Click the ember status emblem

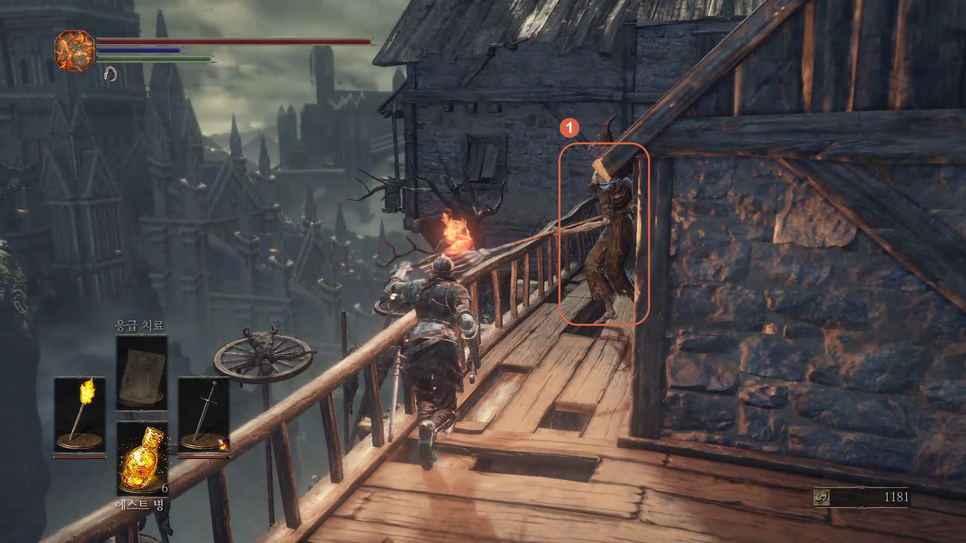click(74, 50)
